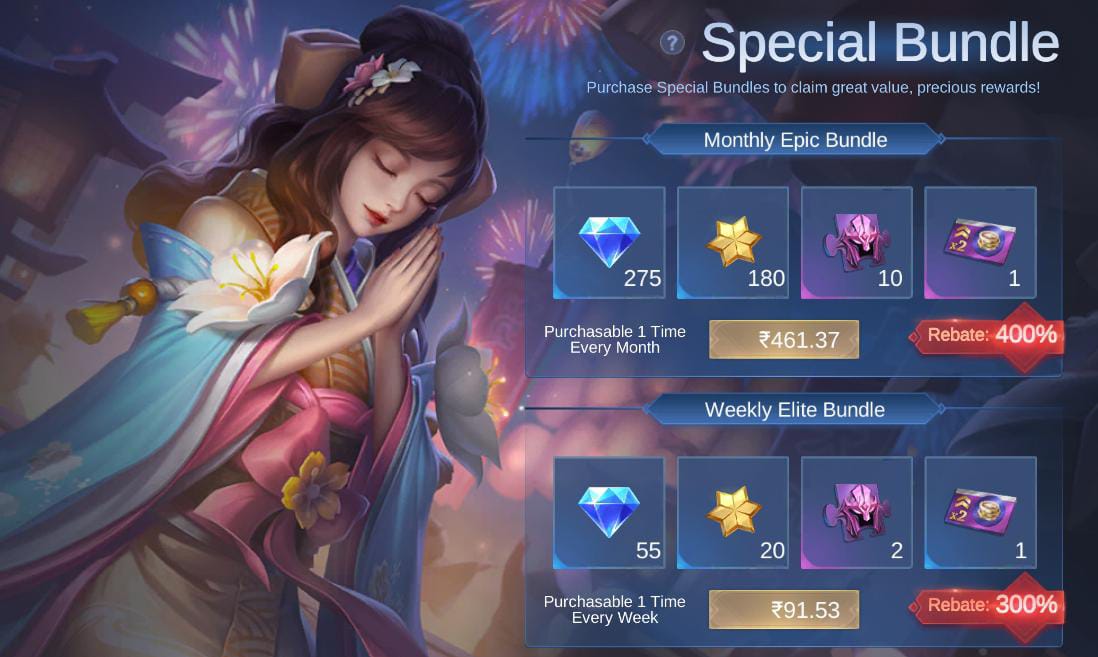Image resolution: width=1098 pixels, height=657 pixels.
Task: Tap the 400% Rebate badge
Action: pos(991,335)
